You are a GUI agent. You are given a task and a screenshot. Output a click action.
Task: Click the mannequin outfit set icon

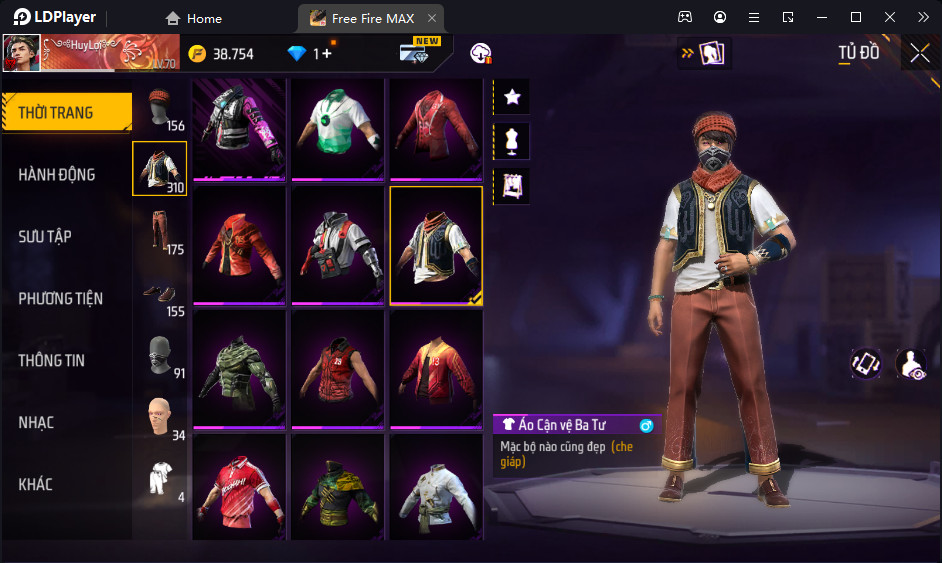(x=512, y=141)
